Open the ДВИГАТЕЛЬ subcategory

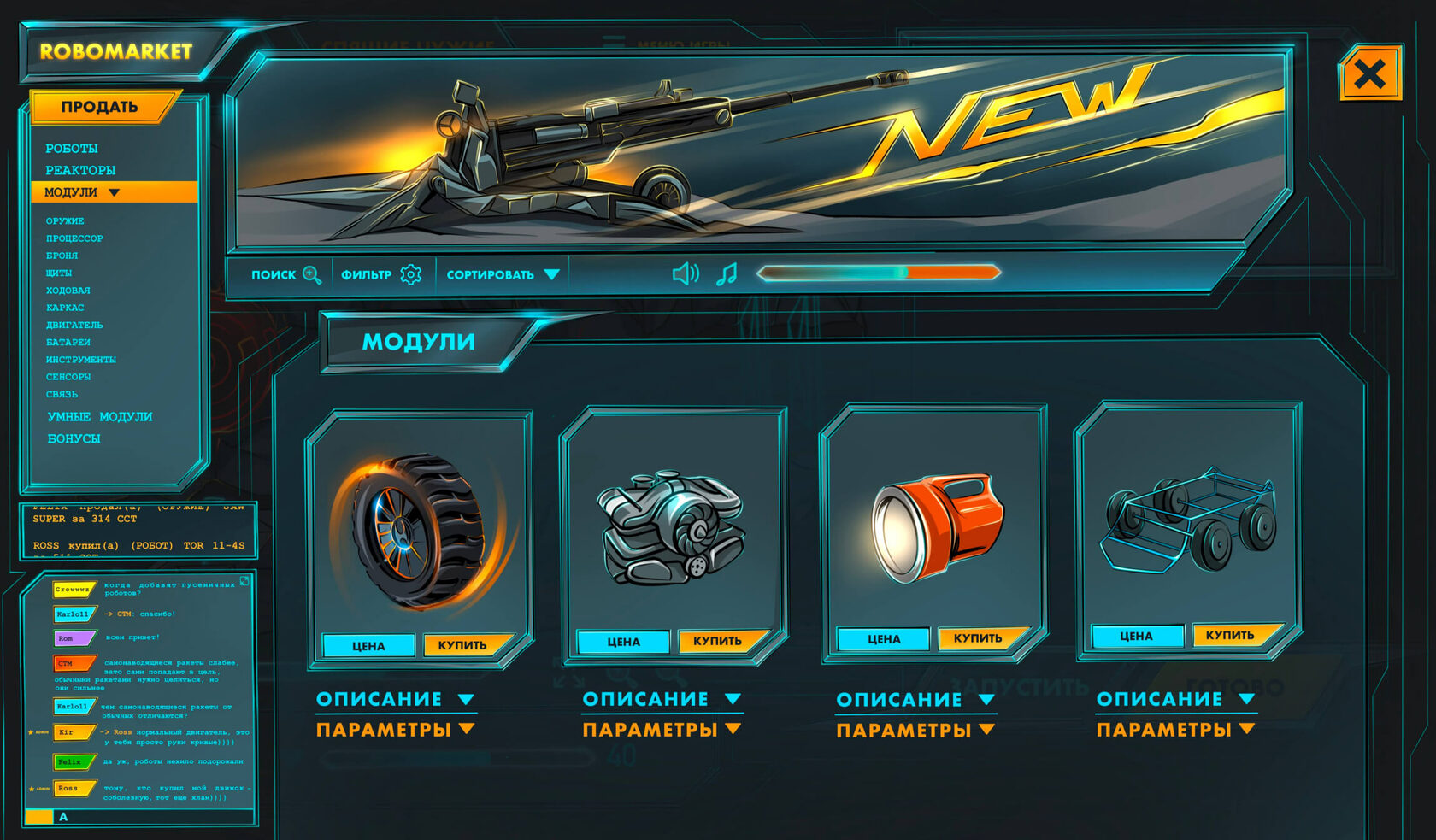pos(74,325)
